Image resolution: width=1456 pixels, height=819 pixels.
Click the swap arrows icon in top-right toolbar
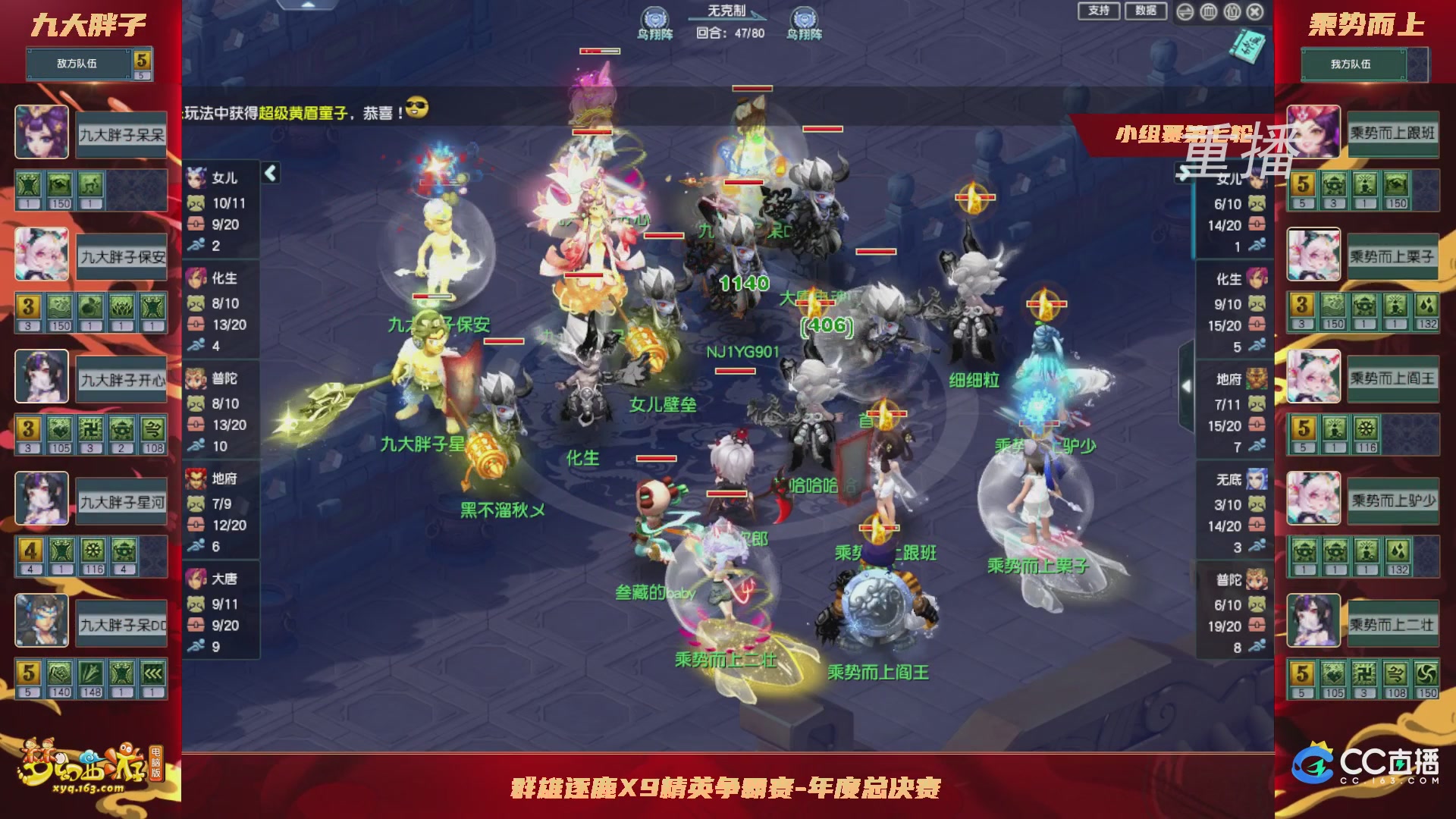point(1185,12)
